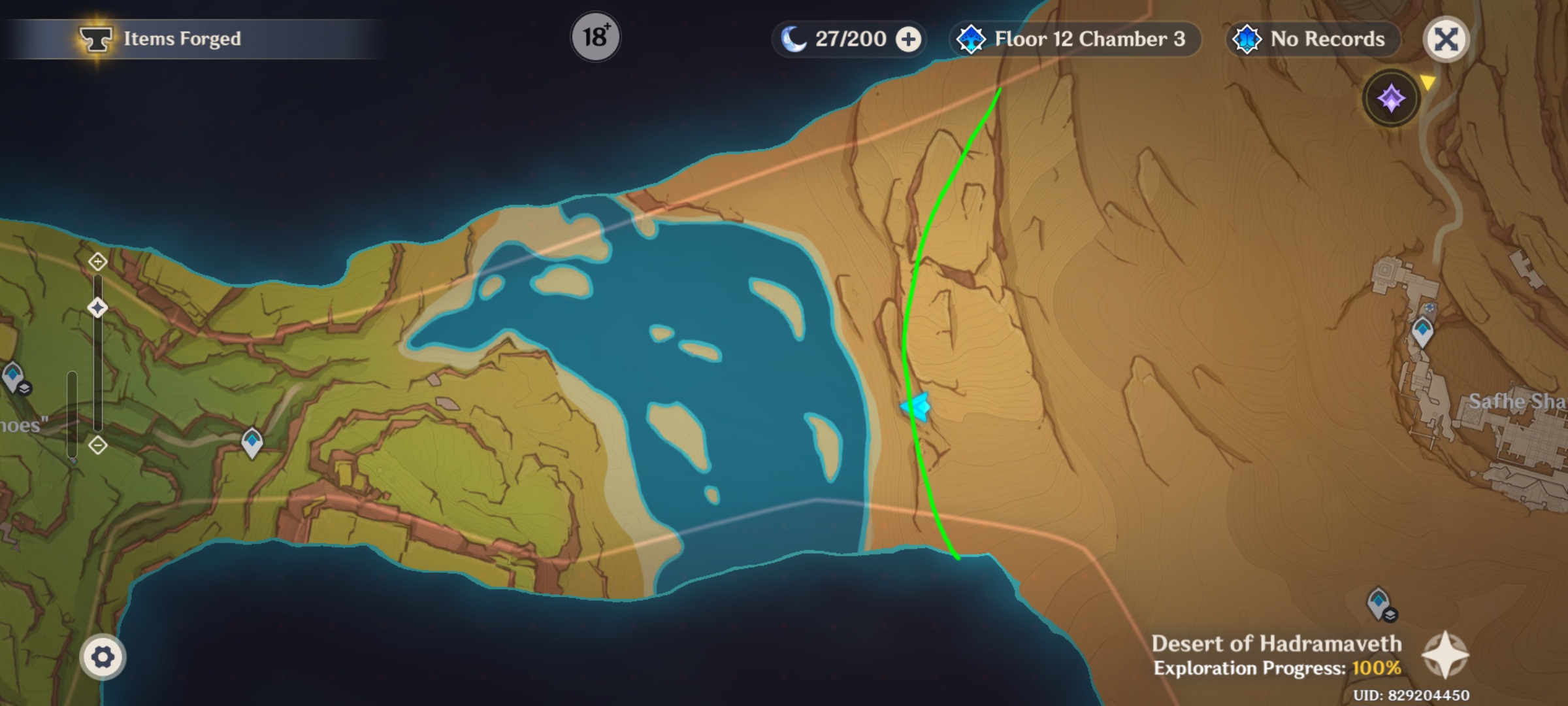Click the 18+ age rating badge
This screenshot has height=706, width=1568.
pos(596,37)
